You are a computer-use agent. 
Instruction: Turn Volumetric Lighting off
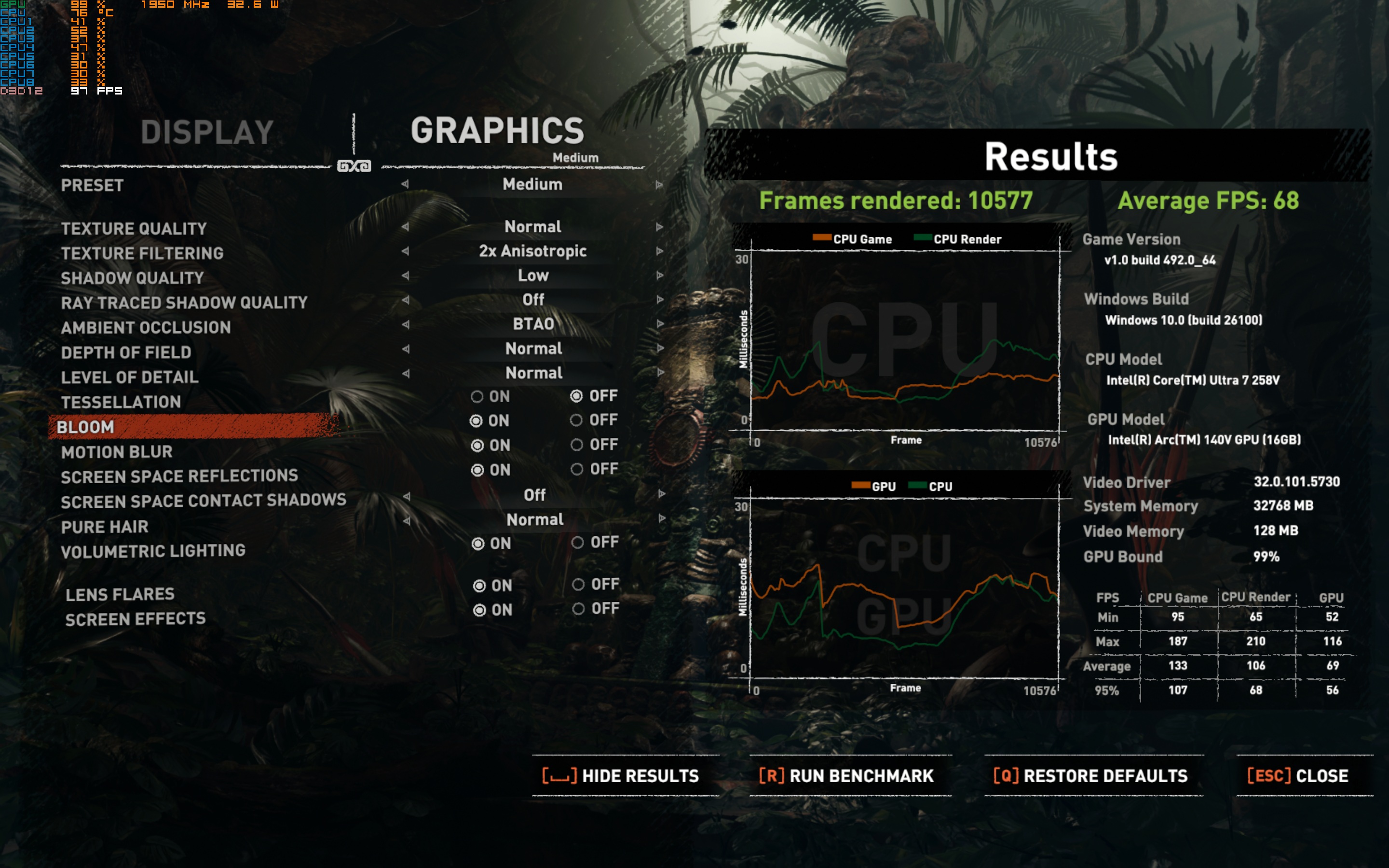(x=578, y=542)
